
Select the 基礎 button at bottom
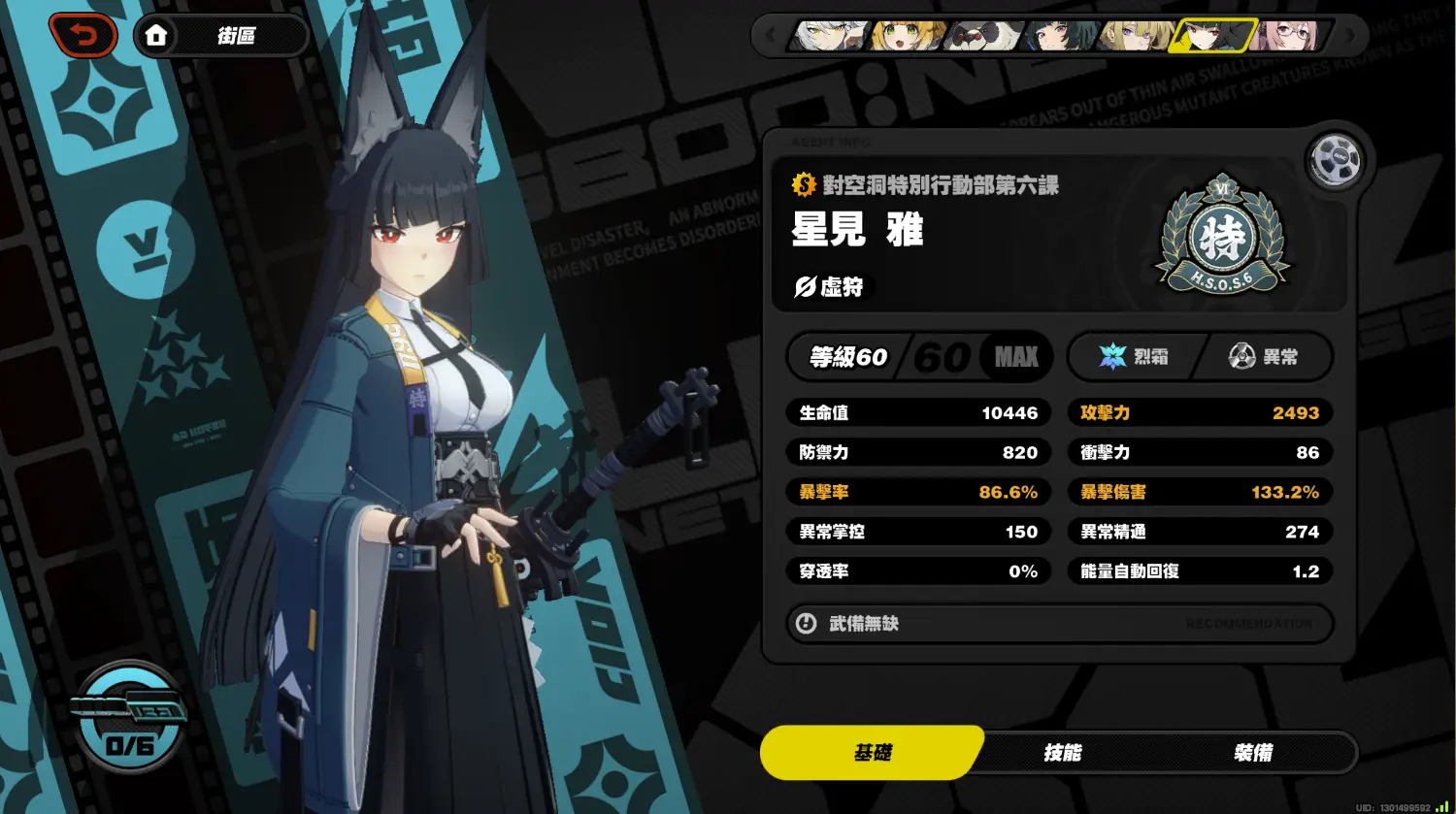pos(872,752)
